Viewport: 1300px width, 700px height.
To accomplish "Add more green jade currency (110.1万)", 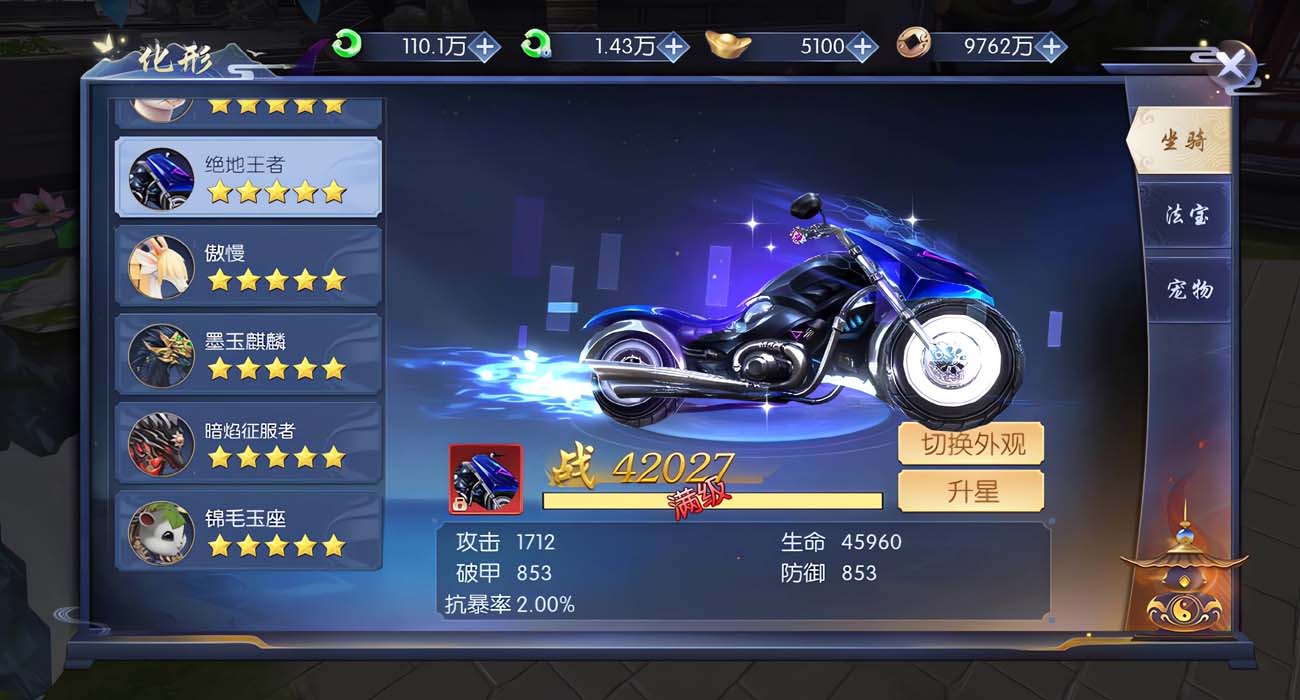I will coord(484,46).
